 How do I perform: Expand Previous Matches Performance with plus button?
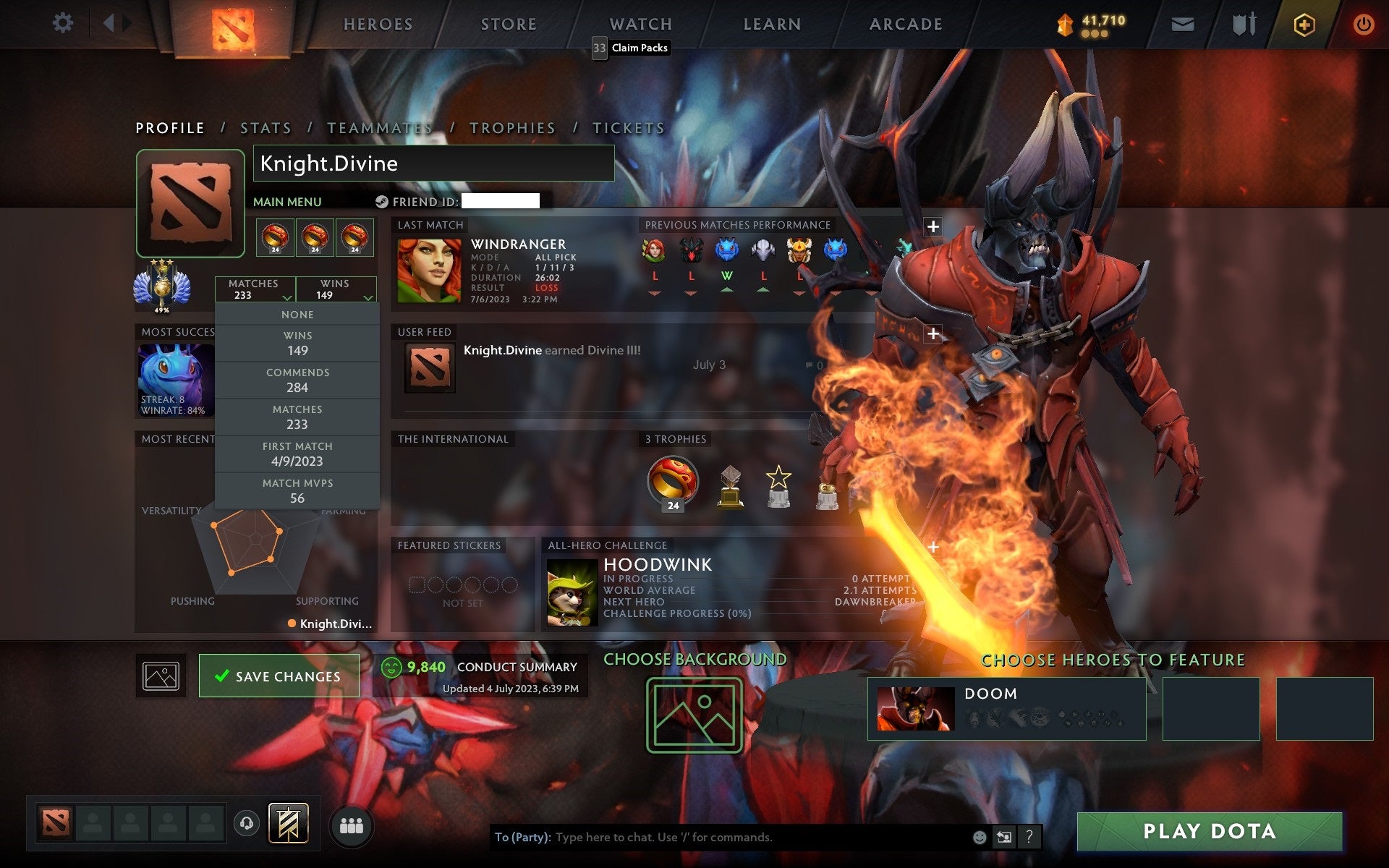pyautogui.click(x=933, y=226)
